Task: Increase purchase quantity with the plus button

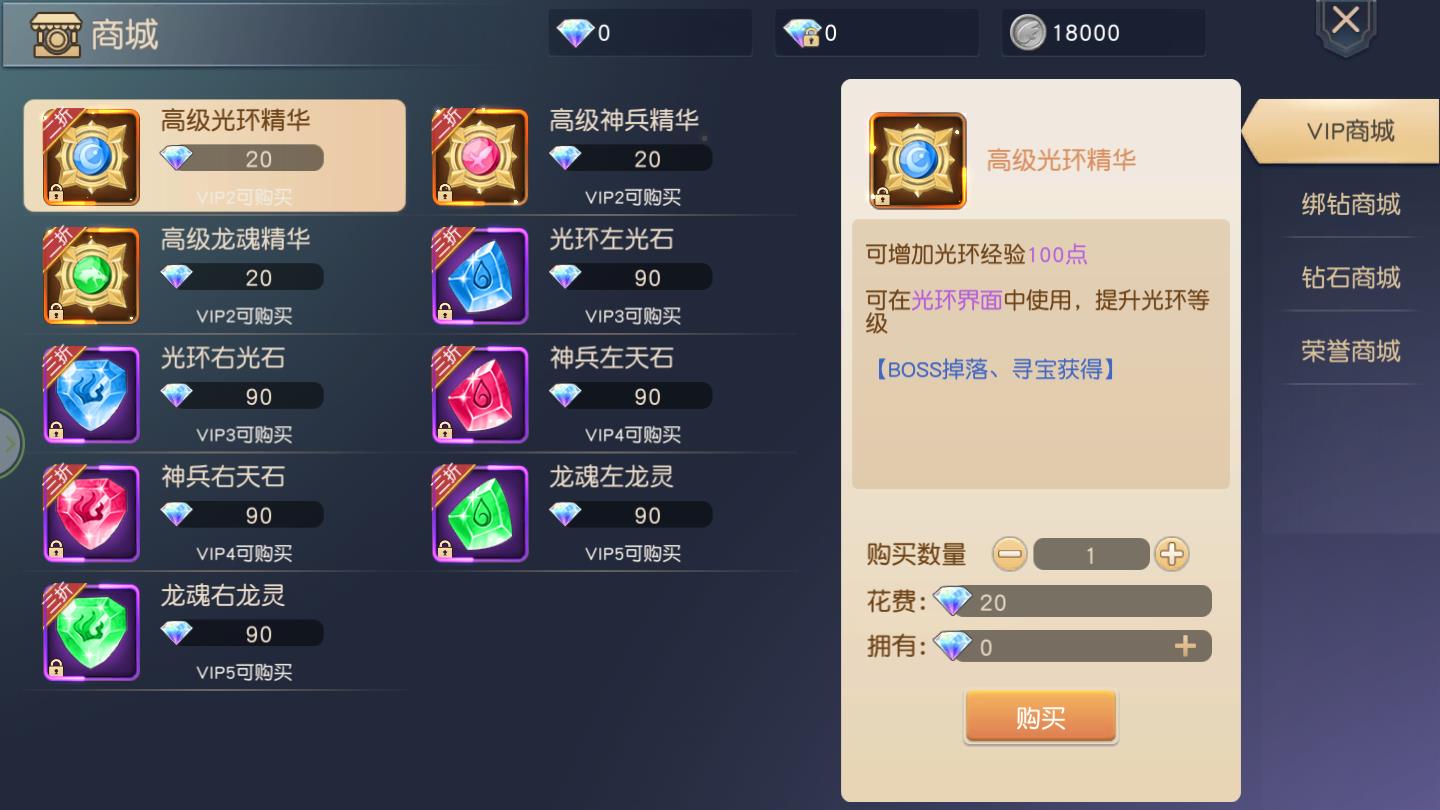Action: coord(1172,553)
